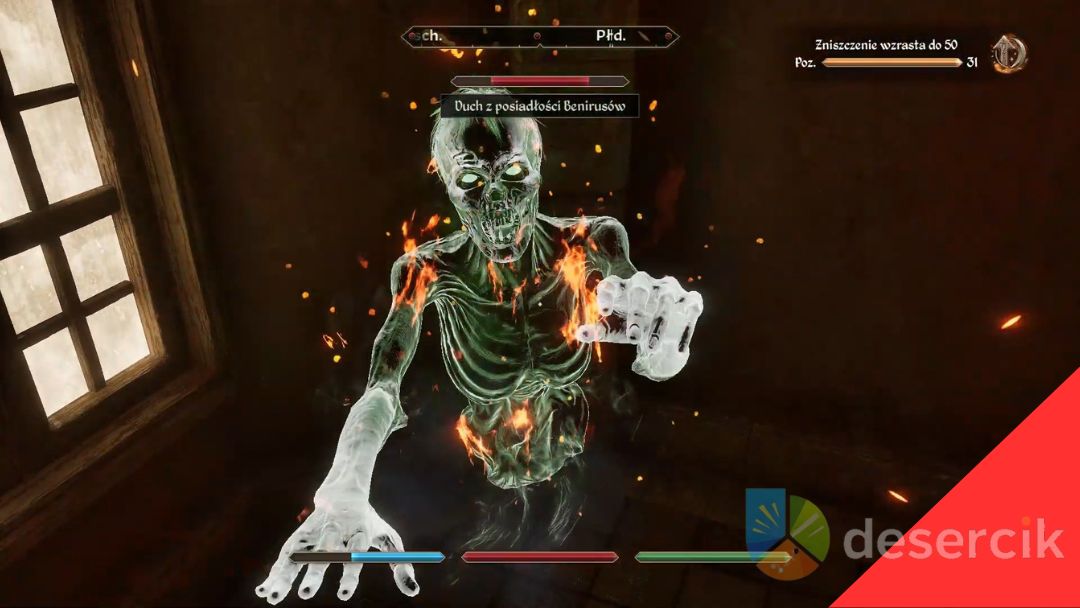Screen dimensions: 1080x608
Task: Select the Destruction skill emblem icon
Action: pyautogui.click(x=1008, y=54)
